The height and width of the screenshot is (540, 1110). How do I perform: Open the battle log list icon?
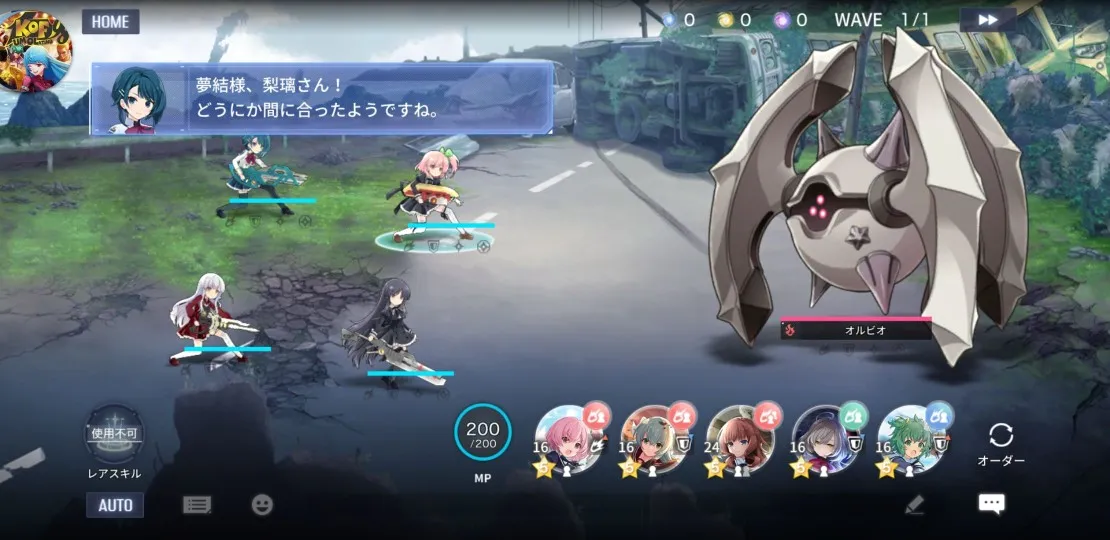coord(197,505)
